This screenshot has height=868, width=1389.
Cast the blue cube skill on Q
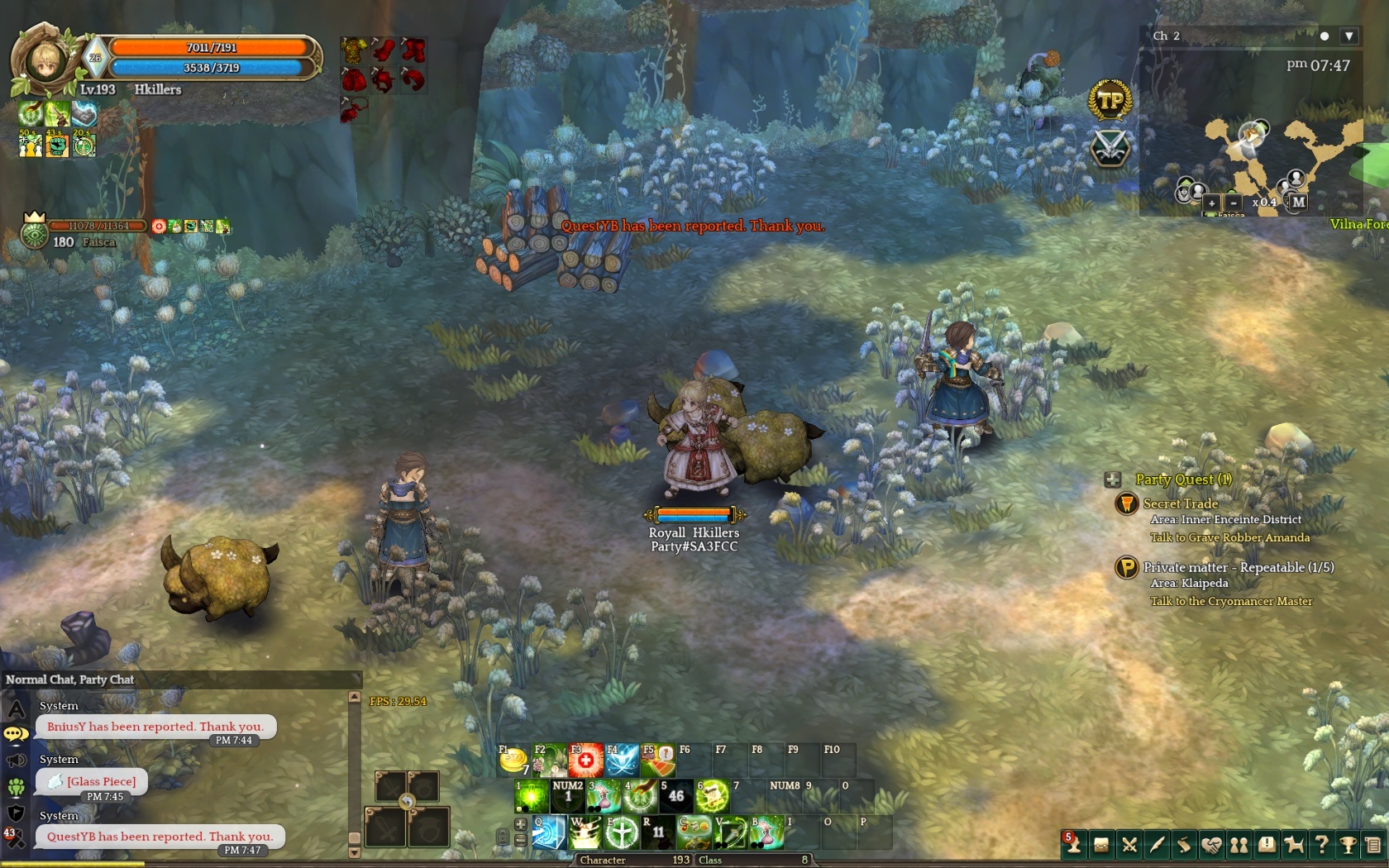click(x=548, y=832)
